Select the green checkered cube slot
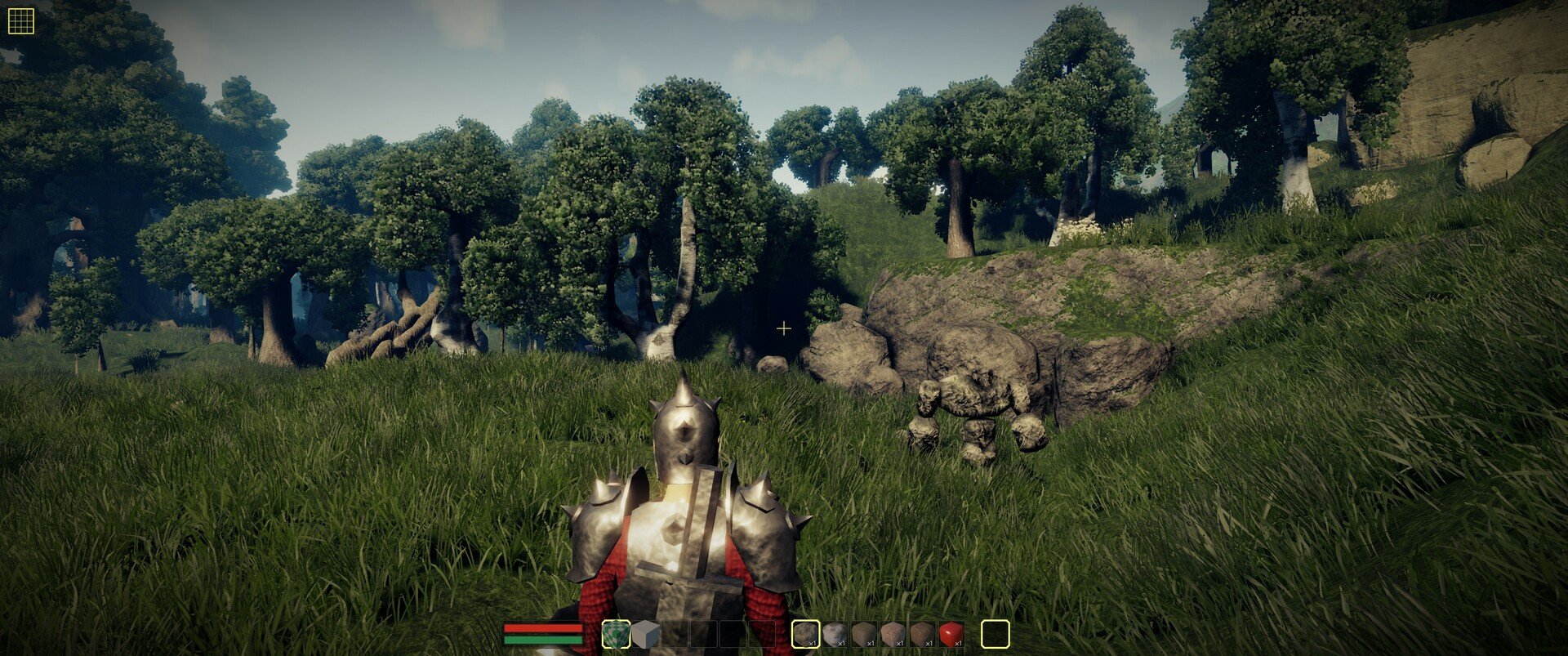This screenshot has width=1568, height=656. point(616,634)
